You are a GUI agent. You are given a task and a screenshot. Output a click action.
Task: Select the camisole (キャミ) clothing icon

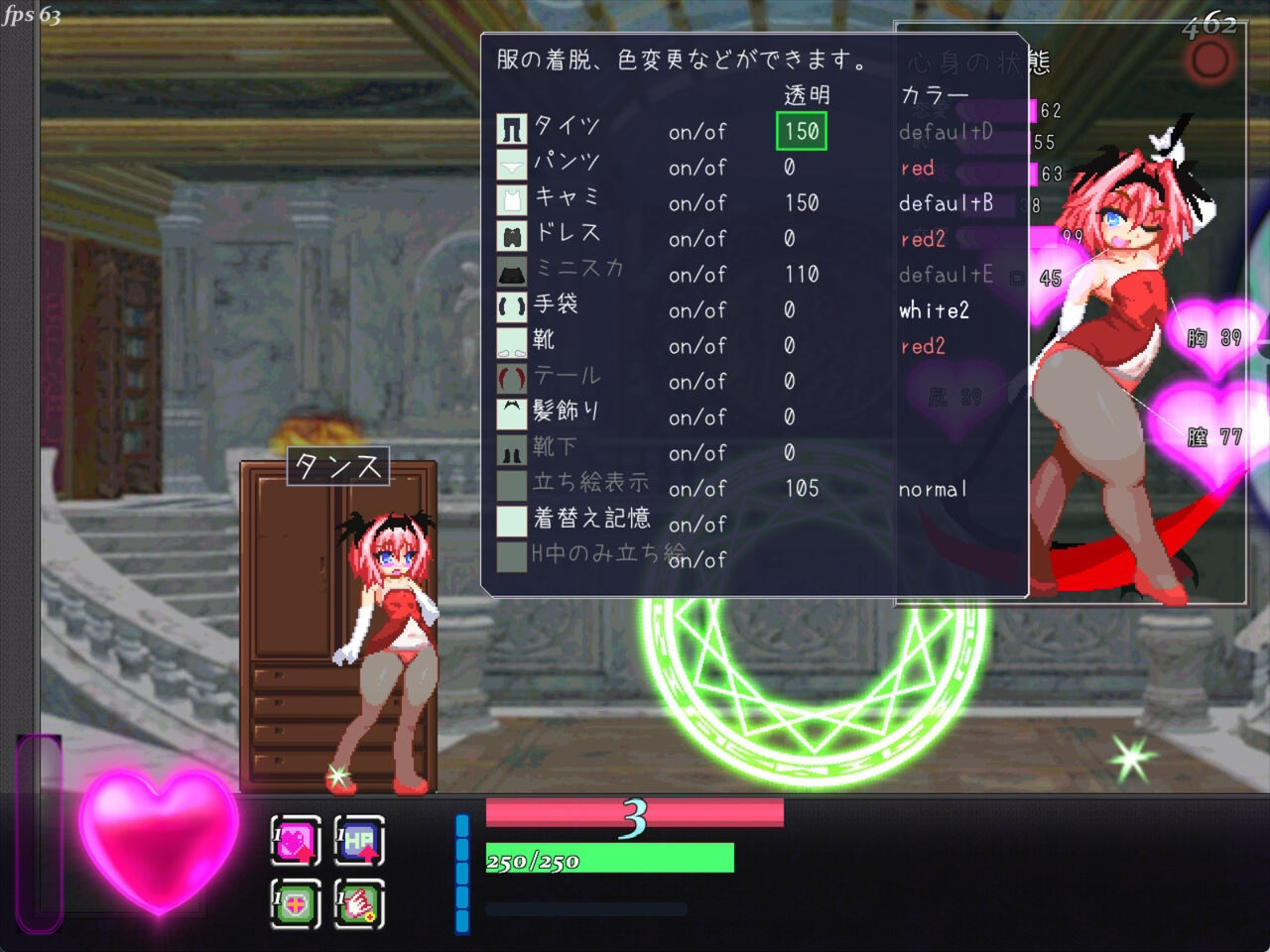click(x=512, y=201)
